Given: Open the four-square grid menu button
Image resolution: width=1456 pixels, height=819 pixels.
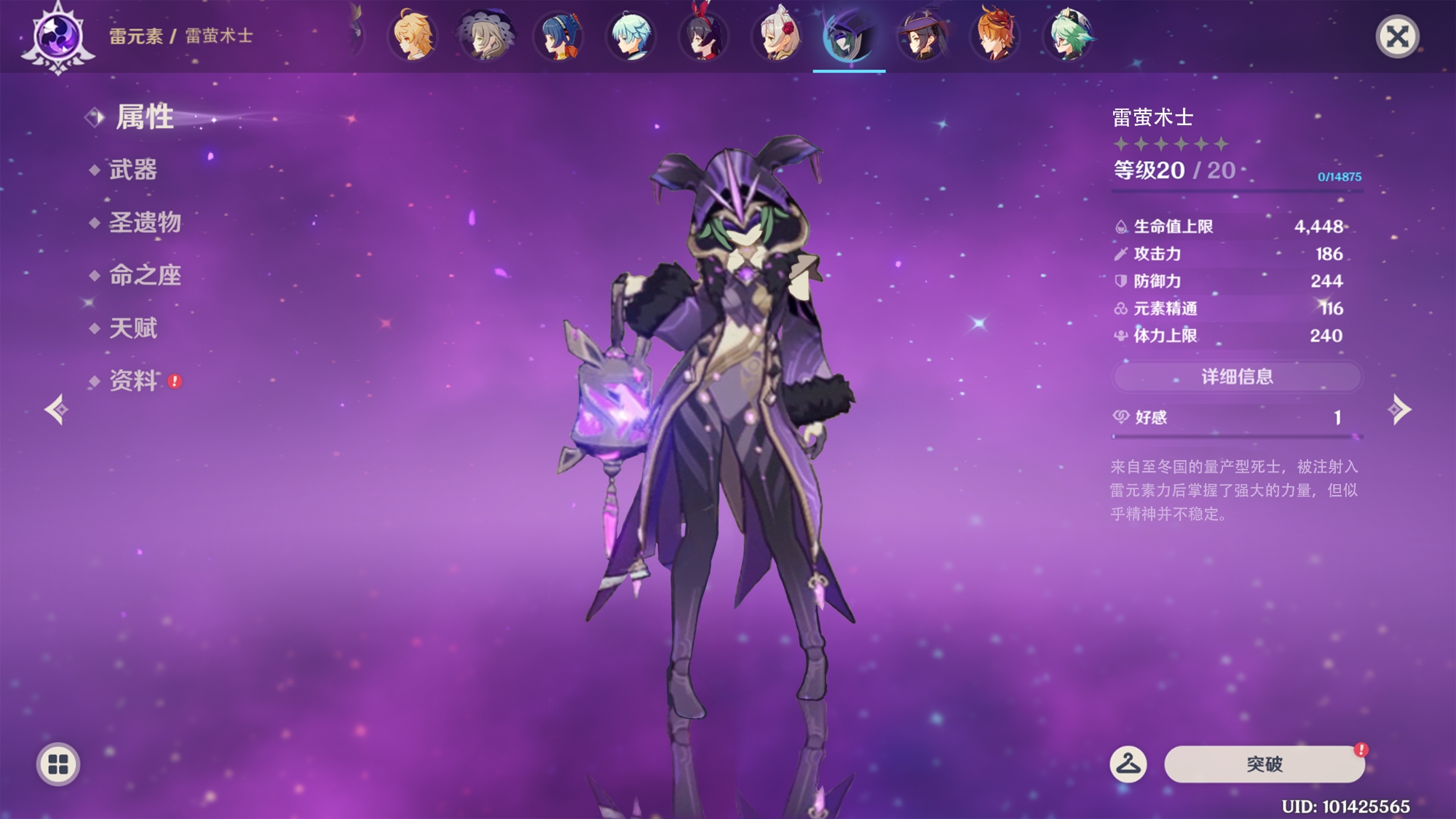Looking at the screenshot, I should coord(58,764).
